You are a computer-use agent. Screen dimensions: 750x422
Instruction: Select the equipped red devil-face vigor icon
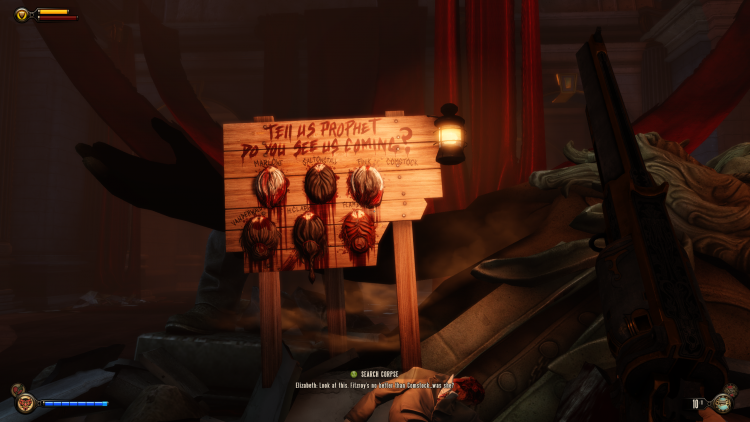click(x=25, y=403)
